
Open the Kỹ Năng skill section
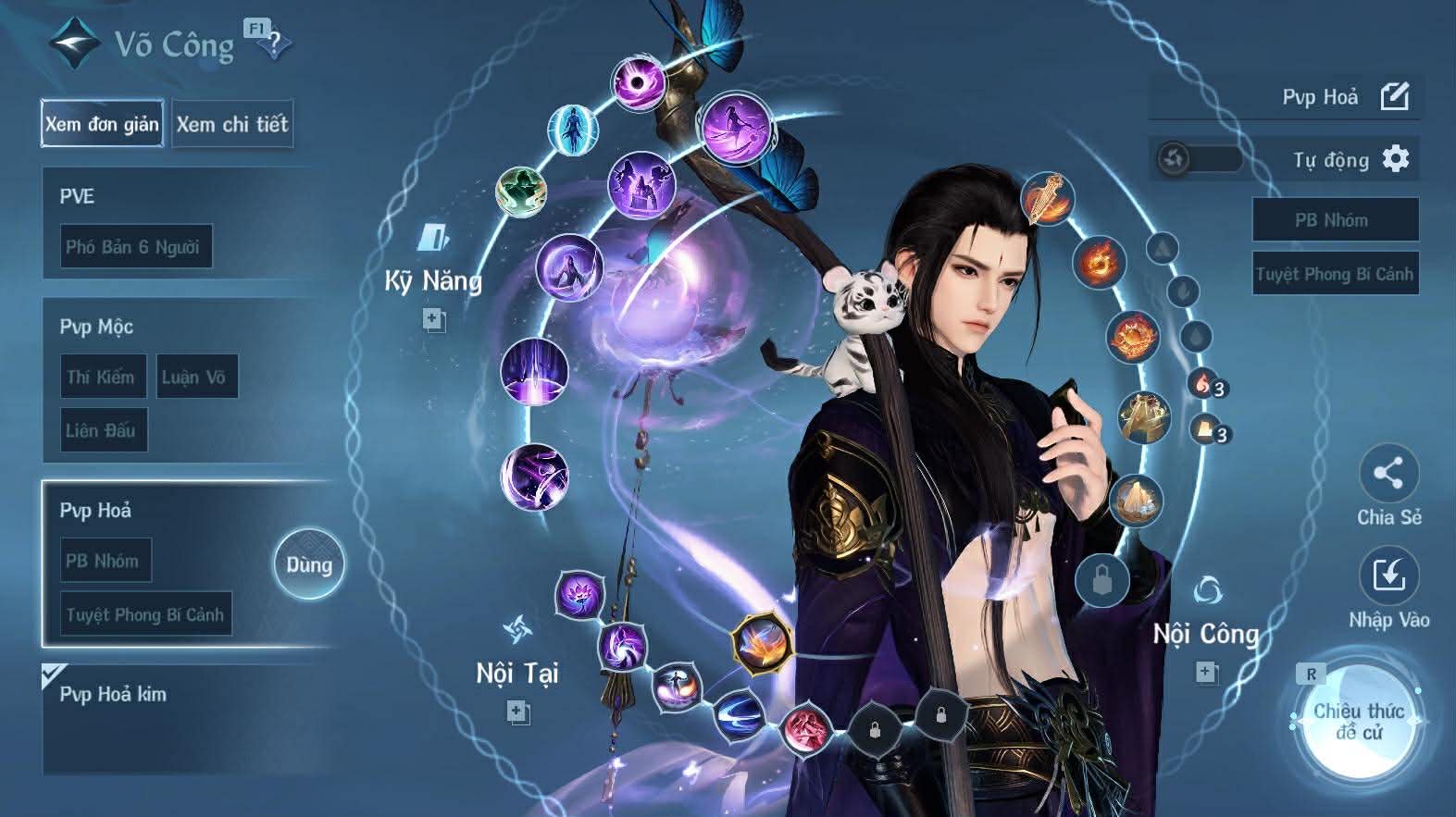[x=433, y=279]
